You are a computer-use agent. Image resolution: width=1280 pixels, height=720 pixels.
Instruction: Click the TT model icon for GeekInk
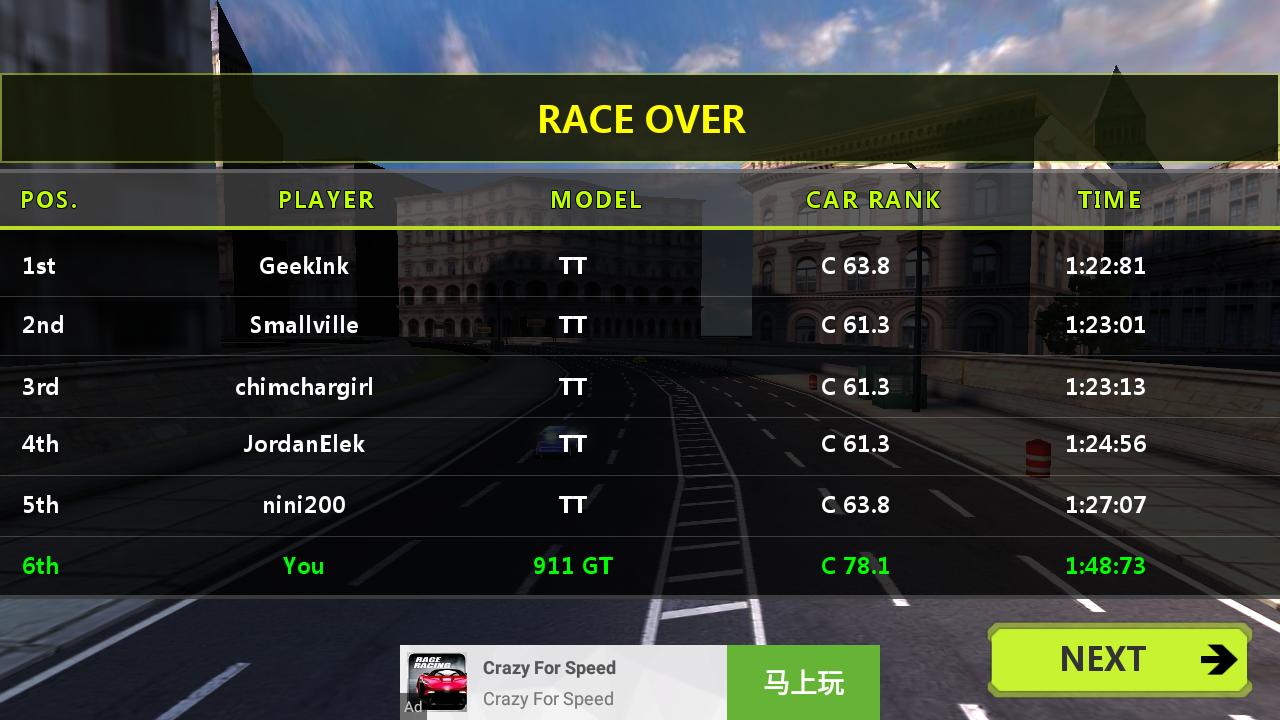(572, 266)
